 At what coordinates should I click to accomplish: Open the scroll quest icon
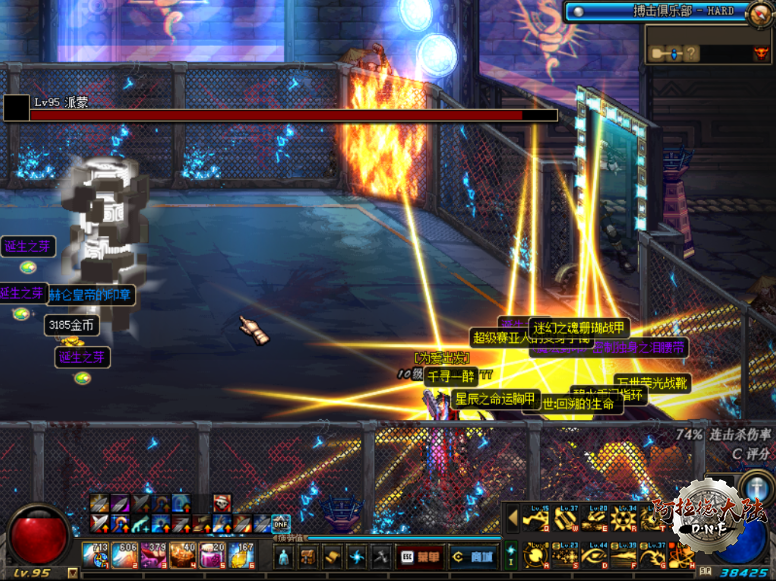332,556
